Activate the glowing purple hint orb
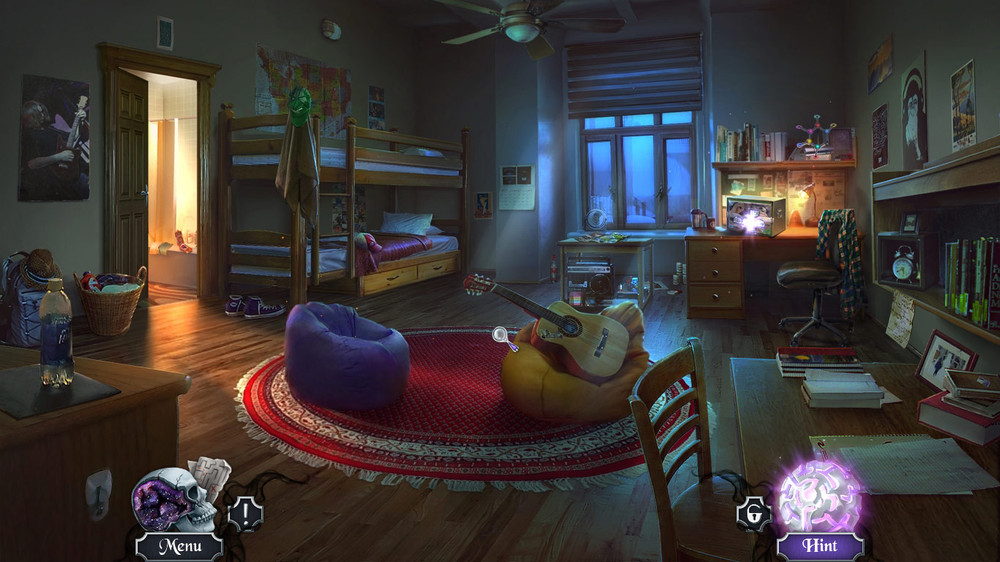Screen dimensions: 1000x562 point(819,496)
